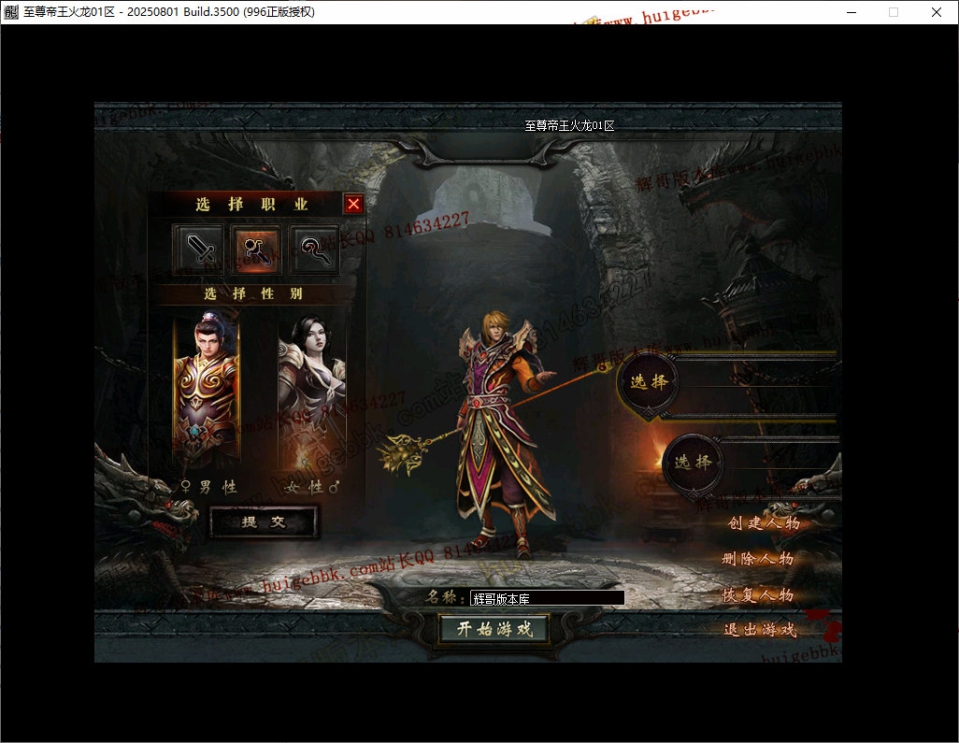
Task: Minimize the game window
Action: [851, 12]
